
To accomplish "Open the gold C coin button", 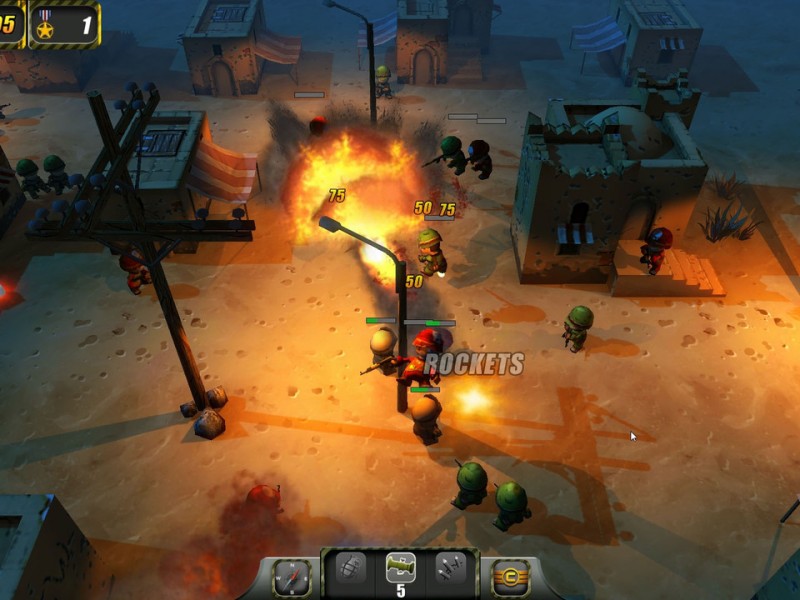I will pos(510,577).
